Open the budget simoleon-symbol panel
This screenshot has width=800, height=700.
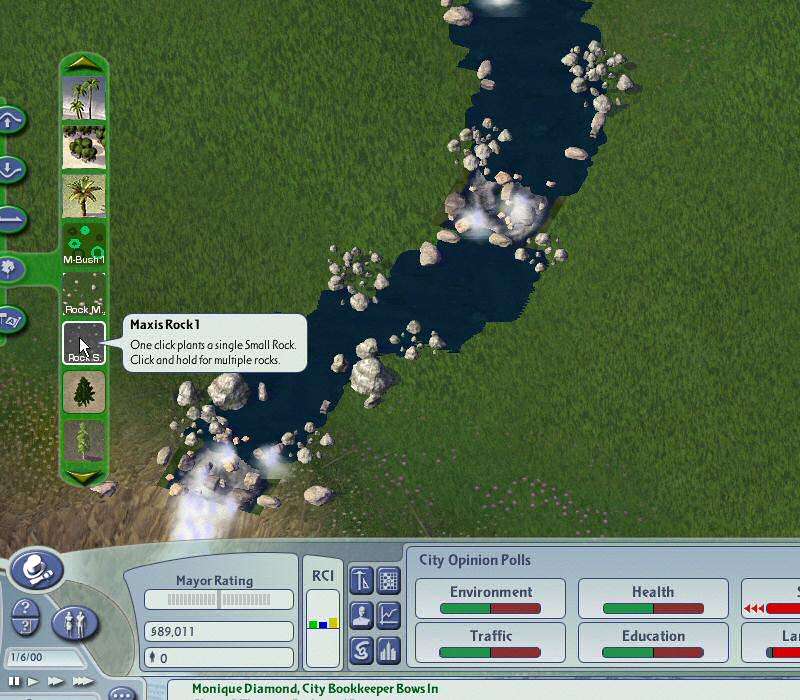[361, 650]
